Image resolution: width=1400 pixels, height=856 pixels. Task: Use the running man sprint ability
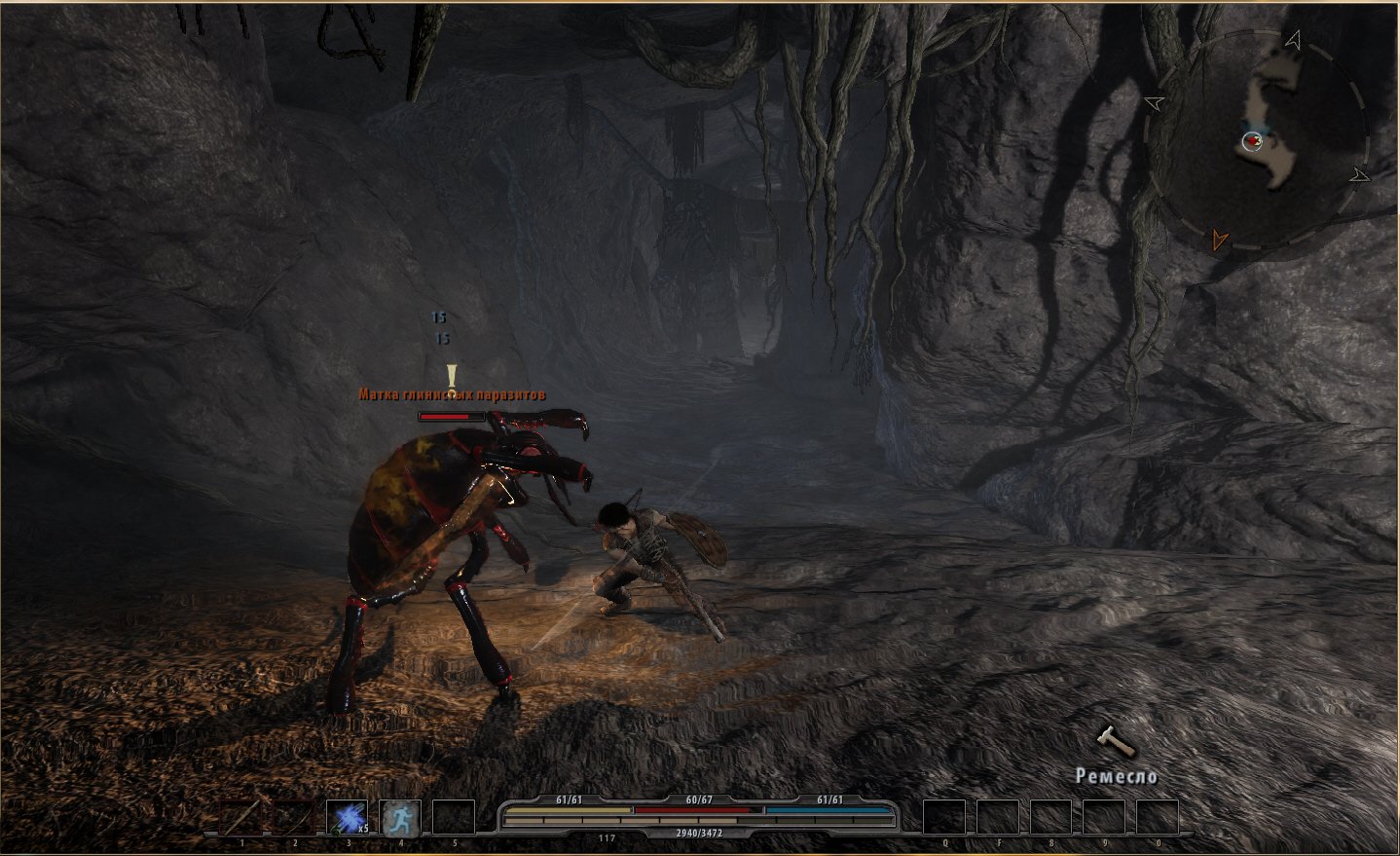(399, 818)
